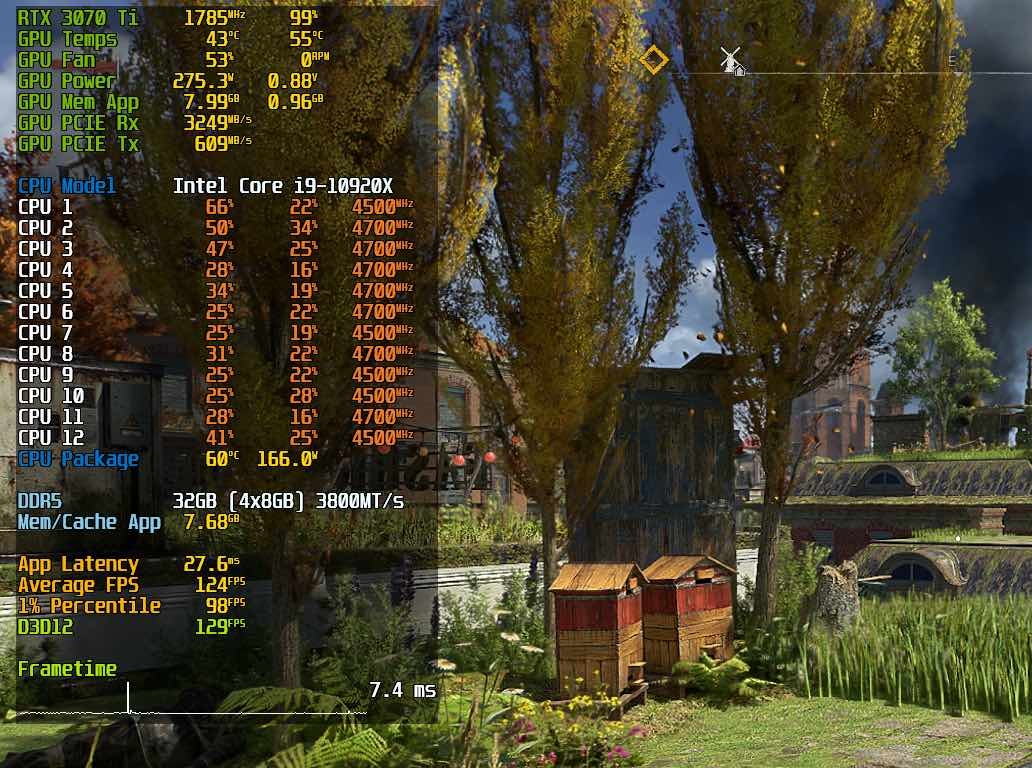Click the windmill icon on the compass
The height and width of the screenshot is (768, 1032).
[732, 61]
